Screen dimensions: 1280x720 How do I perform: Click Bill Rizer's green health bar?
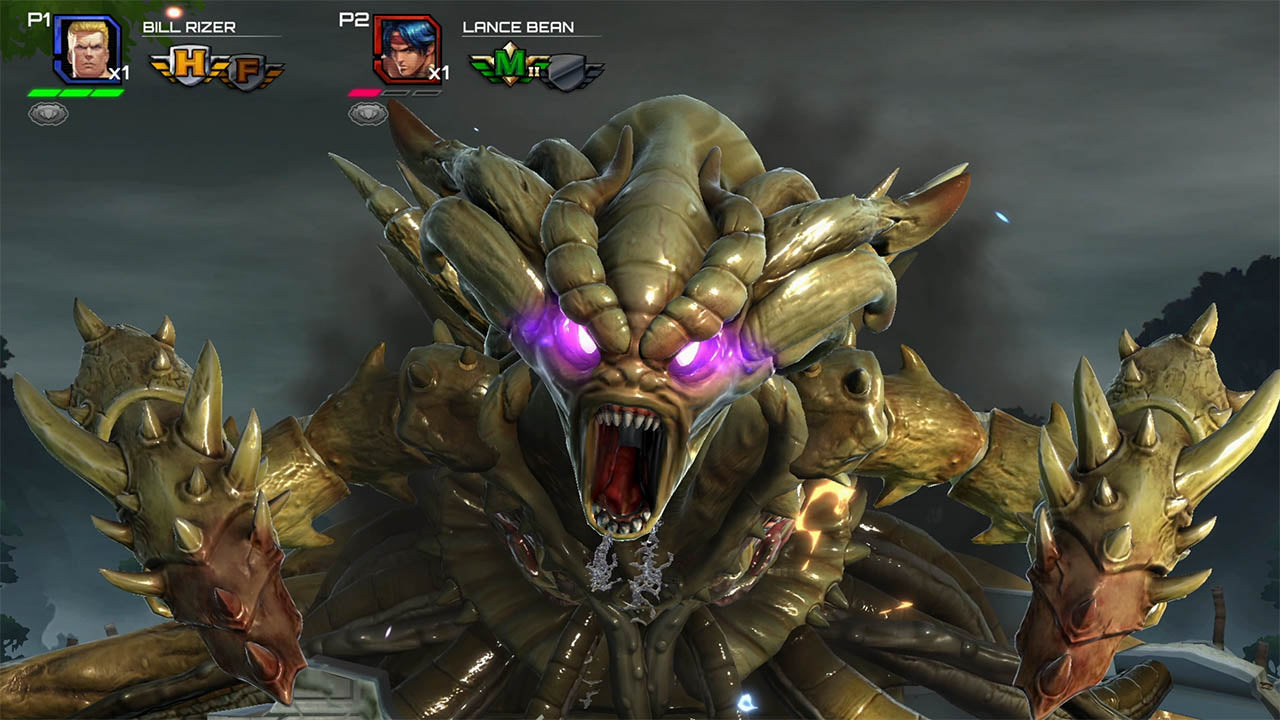[73, 92]
